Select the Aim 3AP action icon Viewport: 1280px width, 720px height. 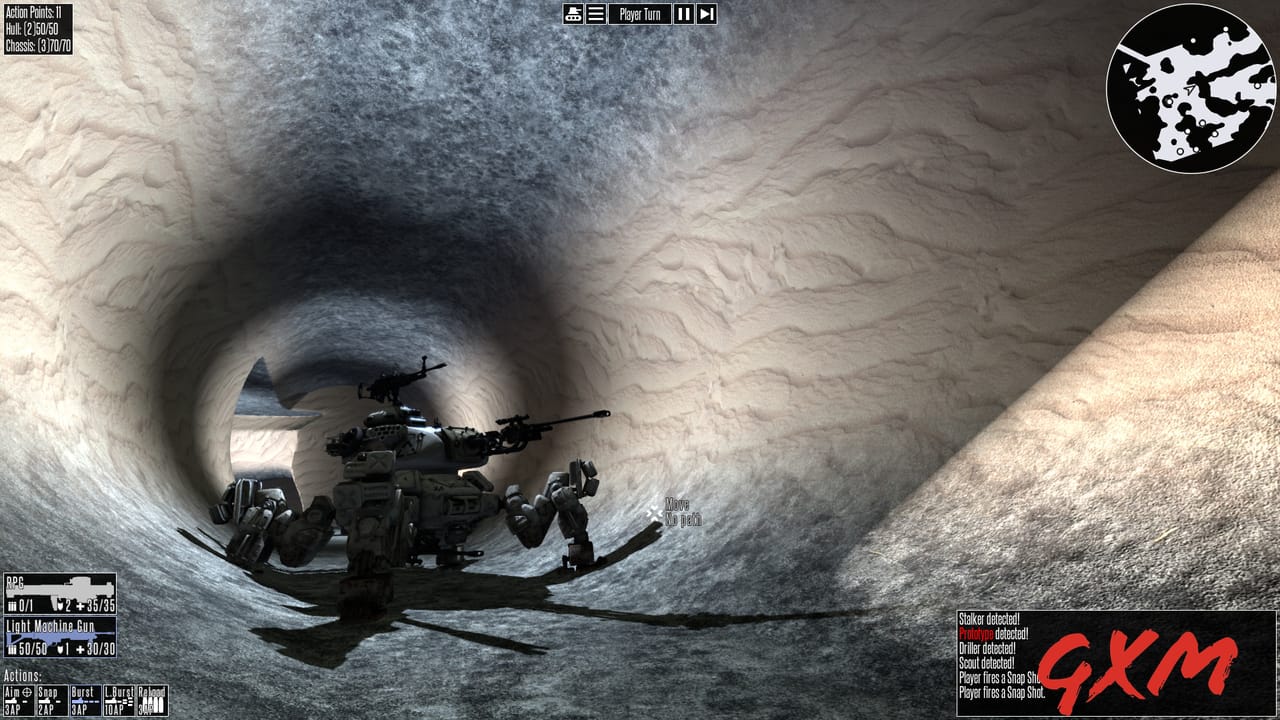[x=20, y=700]
